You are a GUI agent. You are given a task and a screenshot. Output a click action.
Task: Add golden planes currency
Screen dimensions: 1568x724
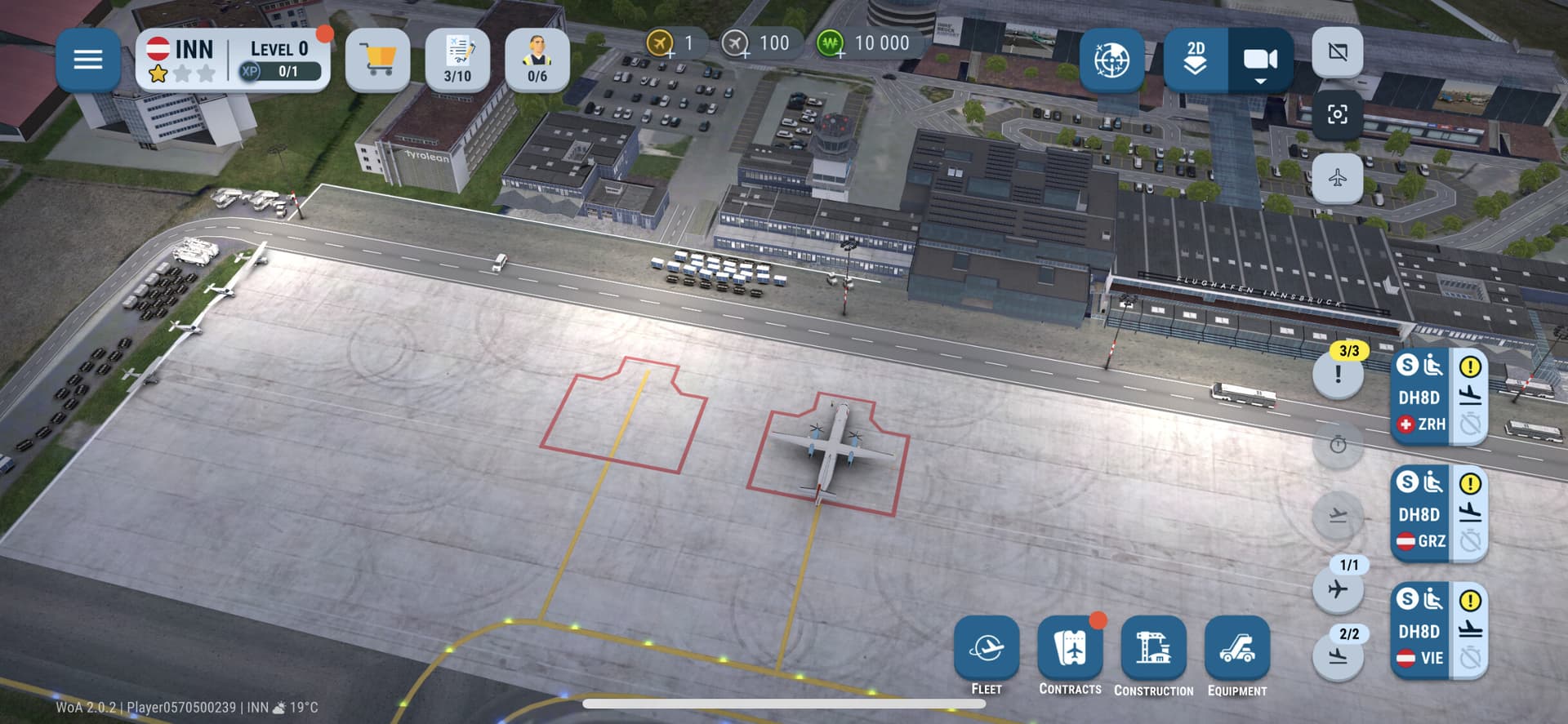pos(661,43)
